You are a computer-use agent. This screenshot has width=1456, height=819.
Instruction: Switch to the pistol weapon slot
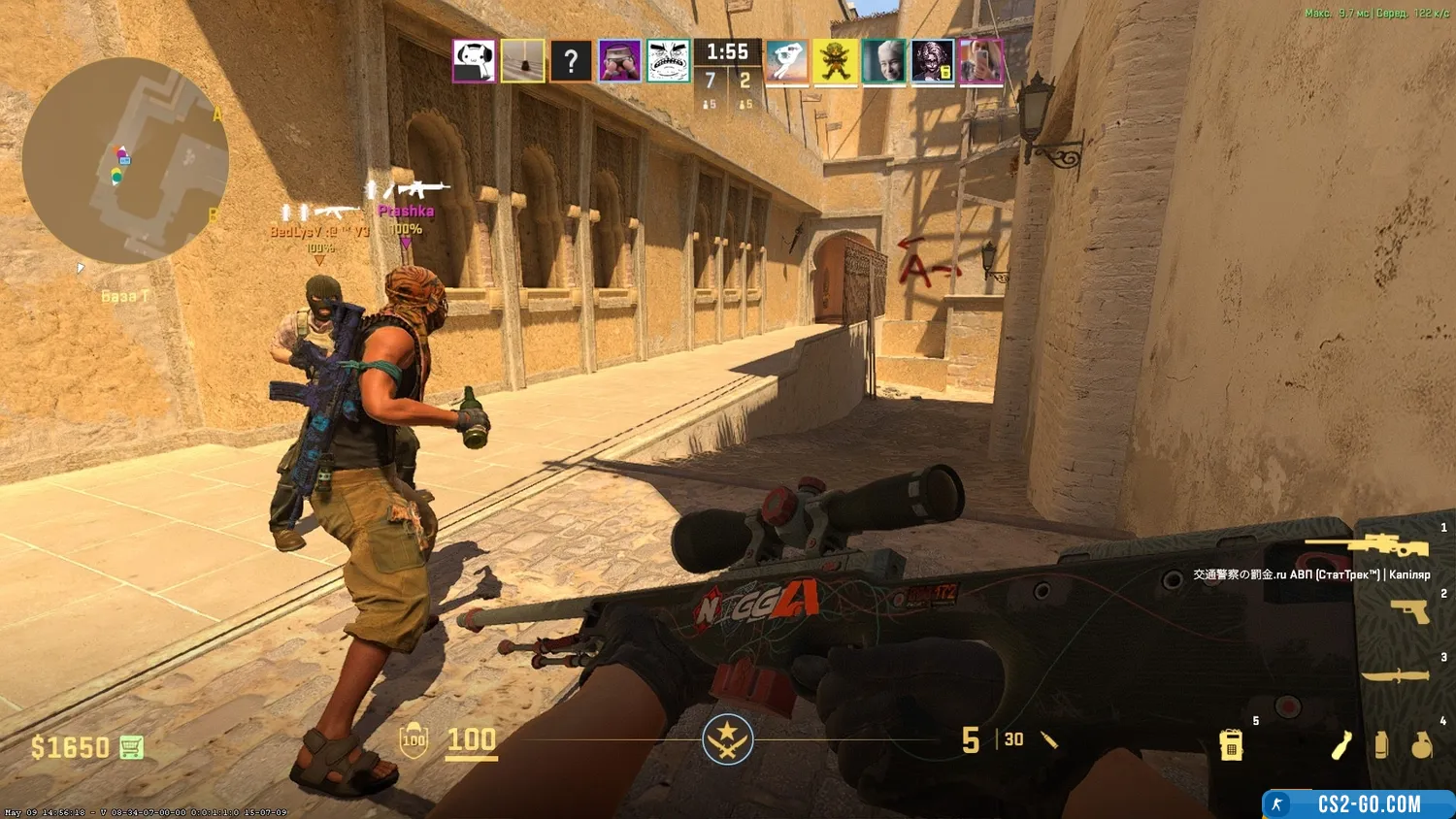click(1409, 611)
